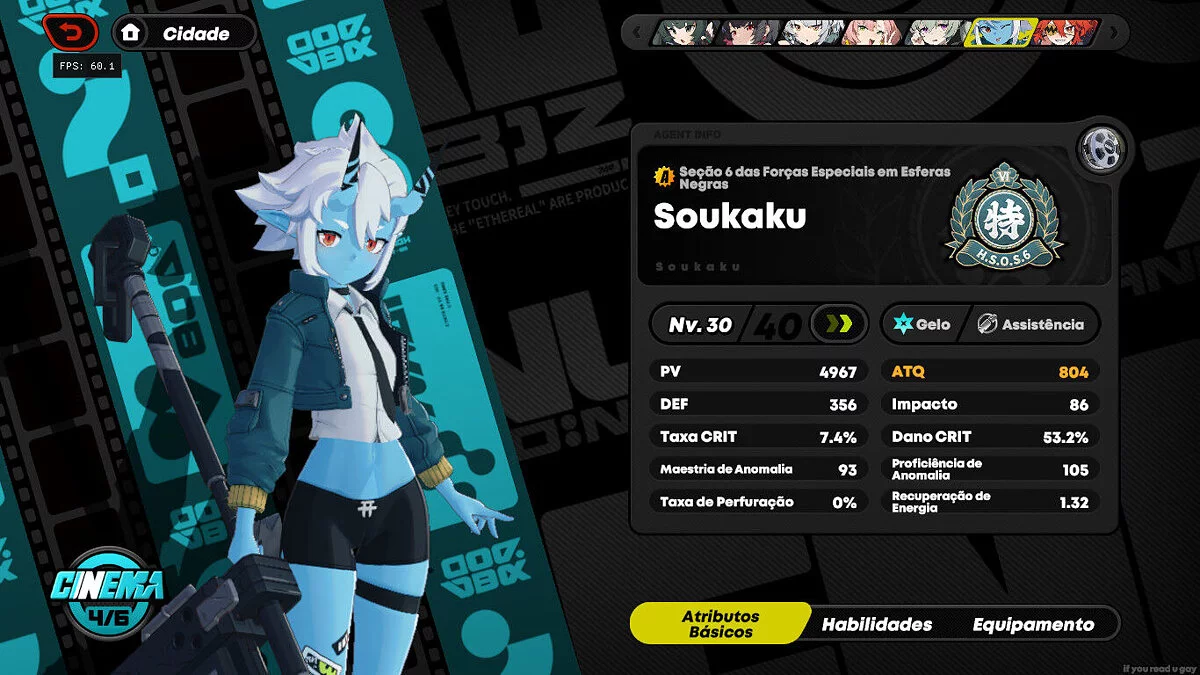Click the red back arrow button
Screen dimensions: 1200x675
tap(71, 33)
